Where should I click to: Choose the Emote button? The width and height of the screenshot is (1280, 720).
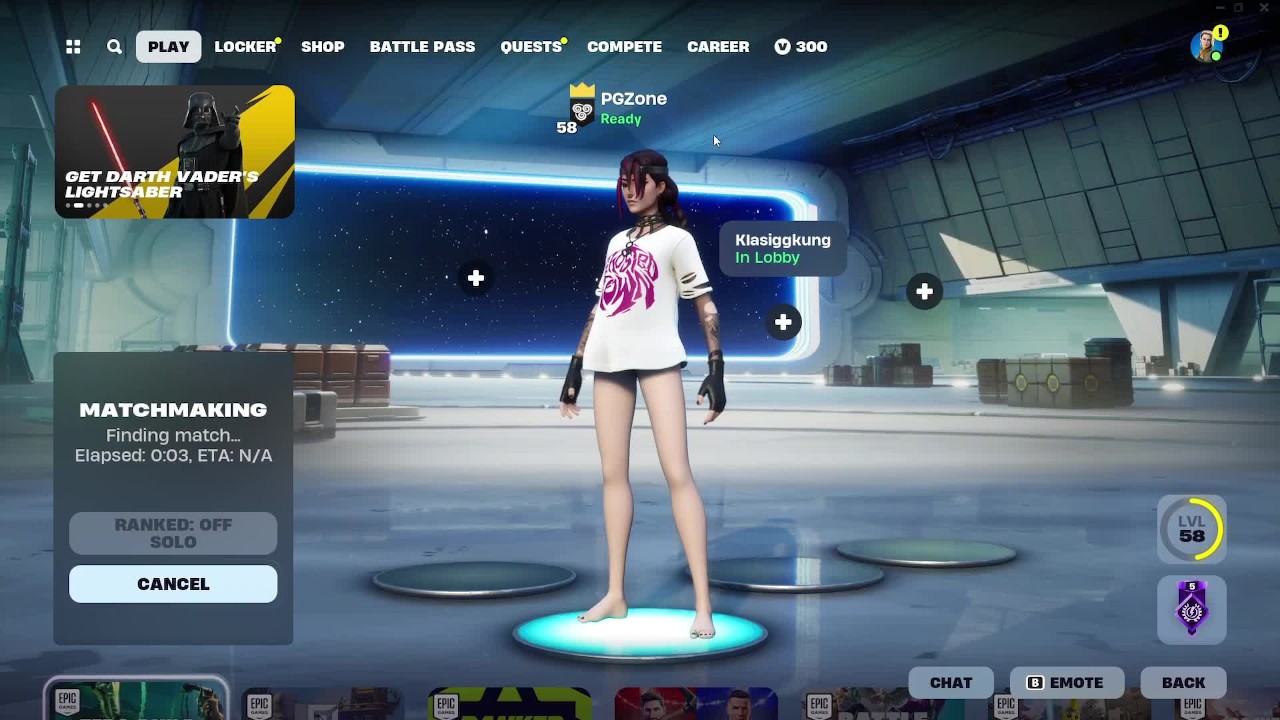click(1067, 683)
